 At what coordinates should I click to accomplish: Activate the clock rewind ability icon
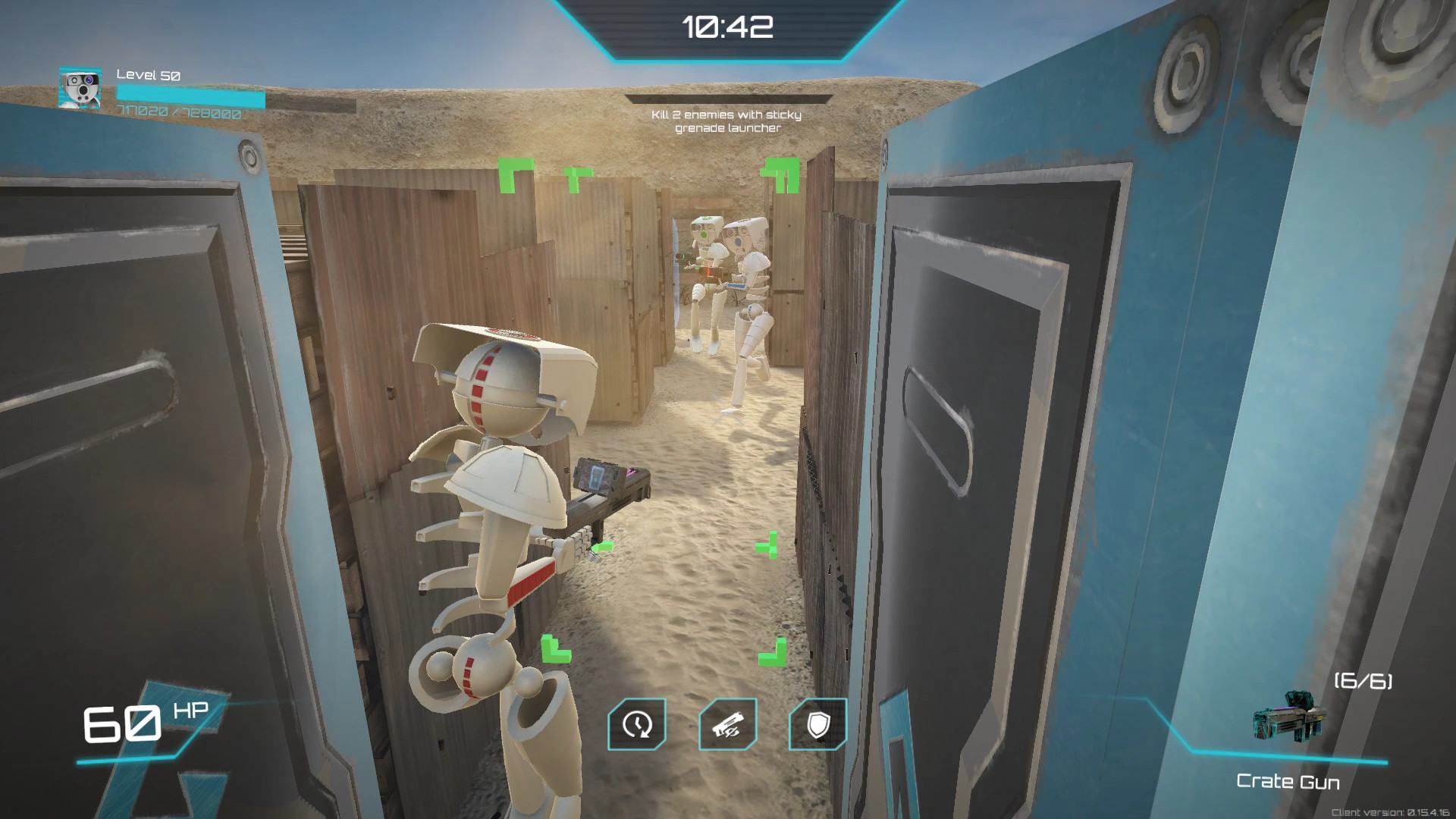pos(637,724)
